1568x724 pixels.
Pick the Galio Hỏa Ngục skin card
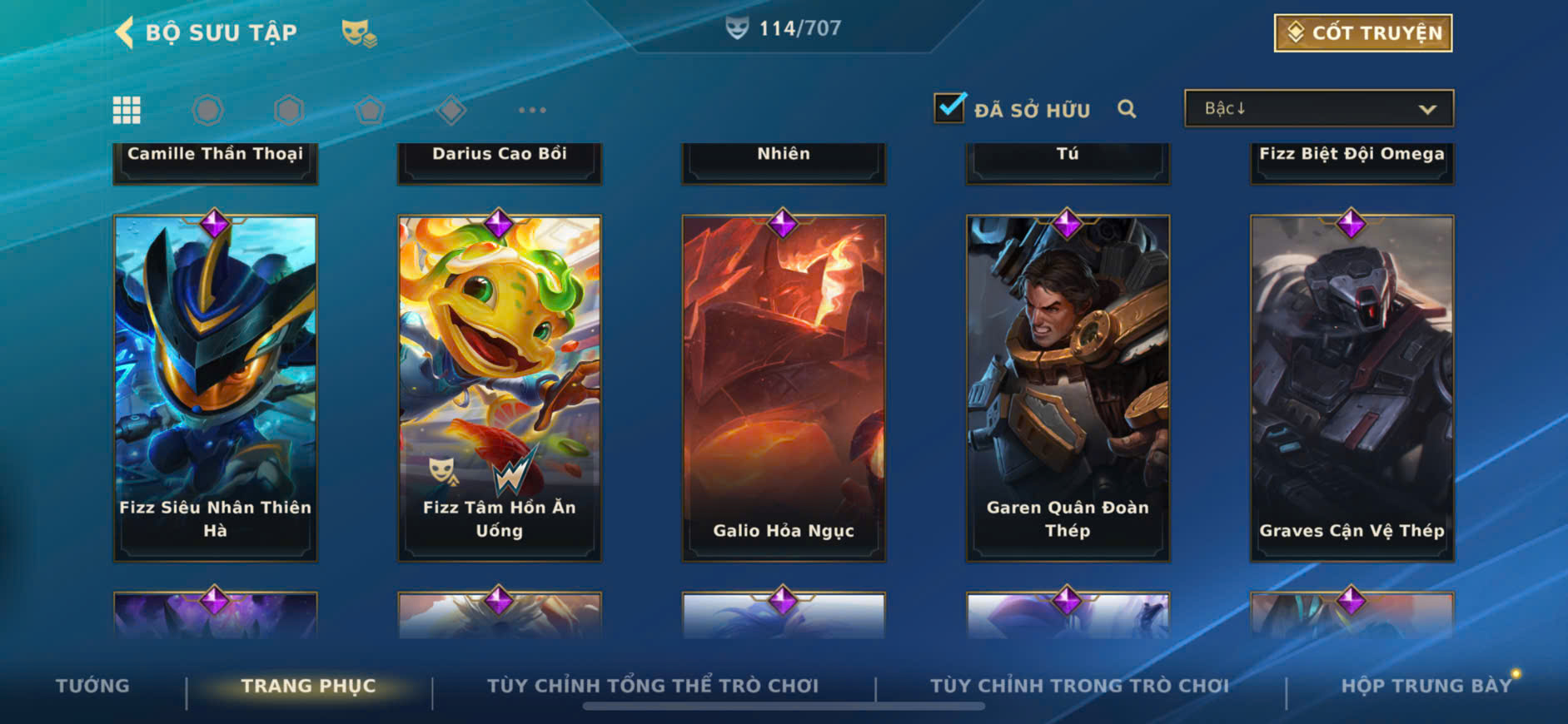(x=784, y=388)
